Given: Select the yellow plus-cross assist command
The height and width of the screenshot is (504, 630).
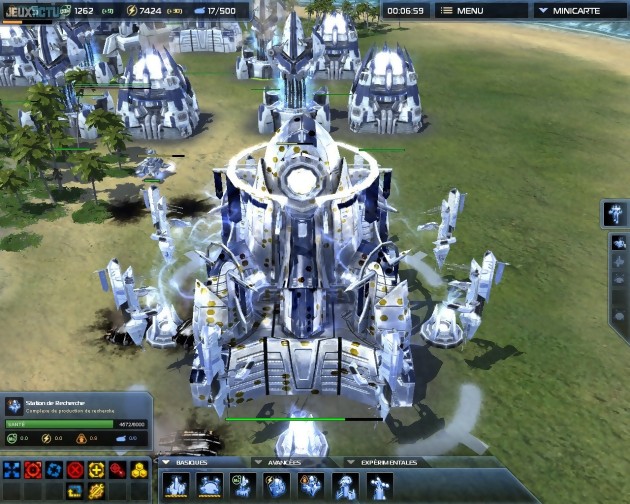Looking at the screenshot, I should (x=96, y=470).
